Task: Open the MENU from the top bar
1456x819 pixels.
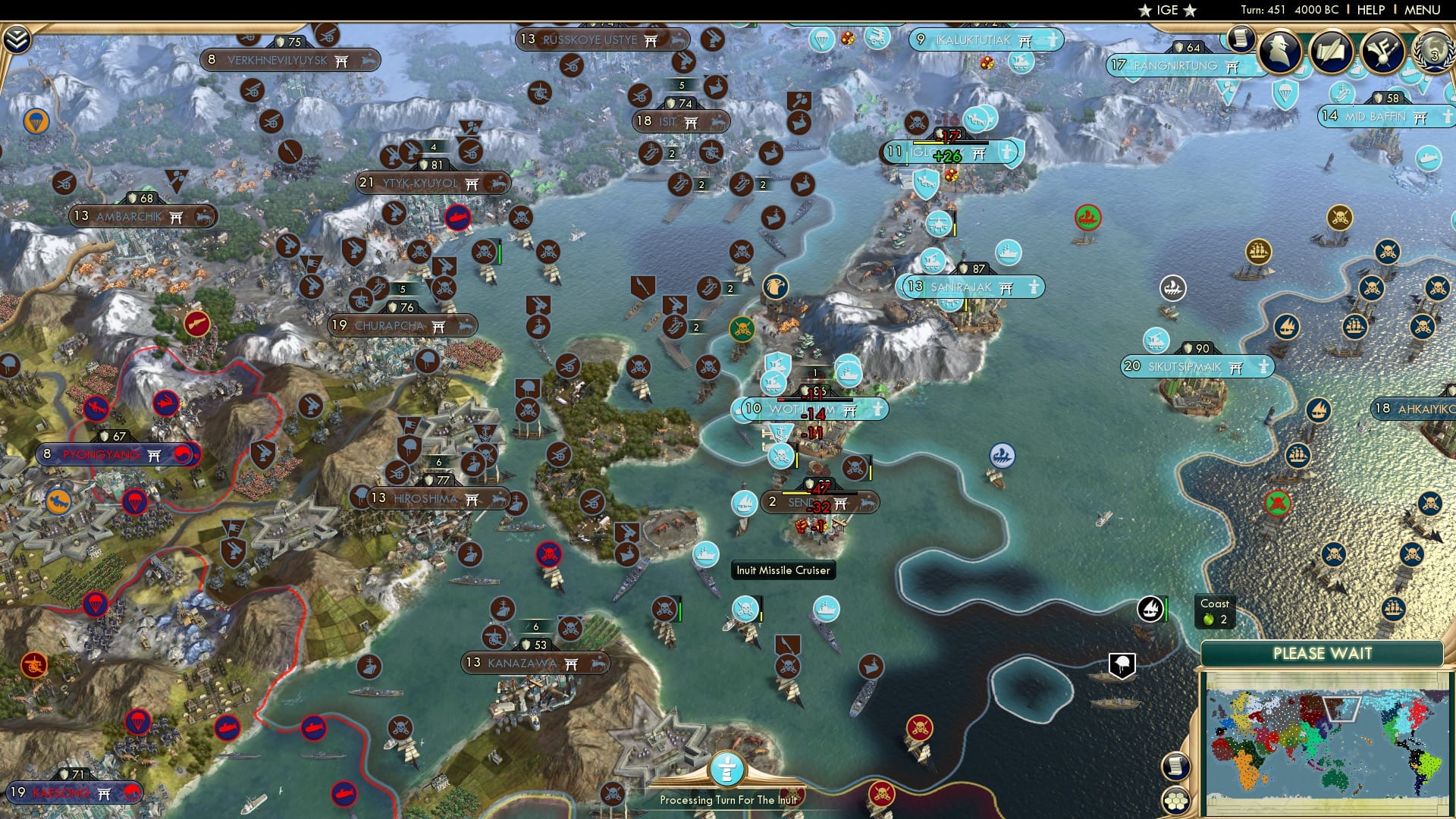Action: pos(1423,10)
